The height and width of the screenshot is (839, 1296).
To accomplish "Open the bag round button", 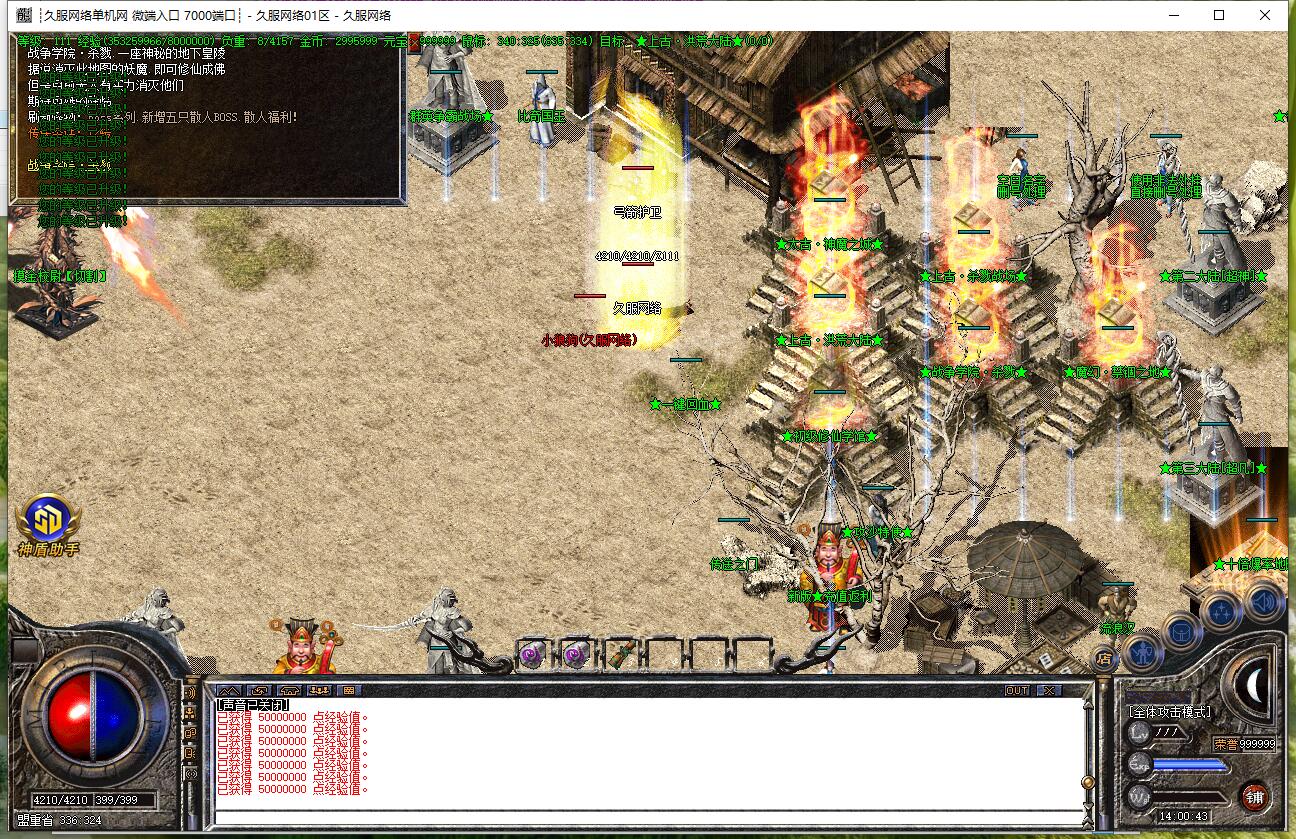I will point(1182,632).
